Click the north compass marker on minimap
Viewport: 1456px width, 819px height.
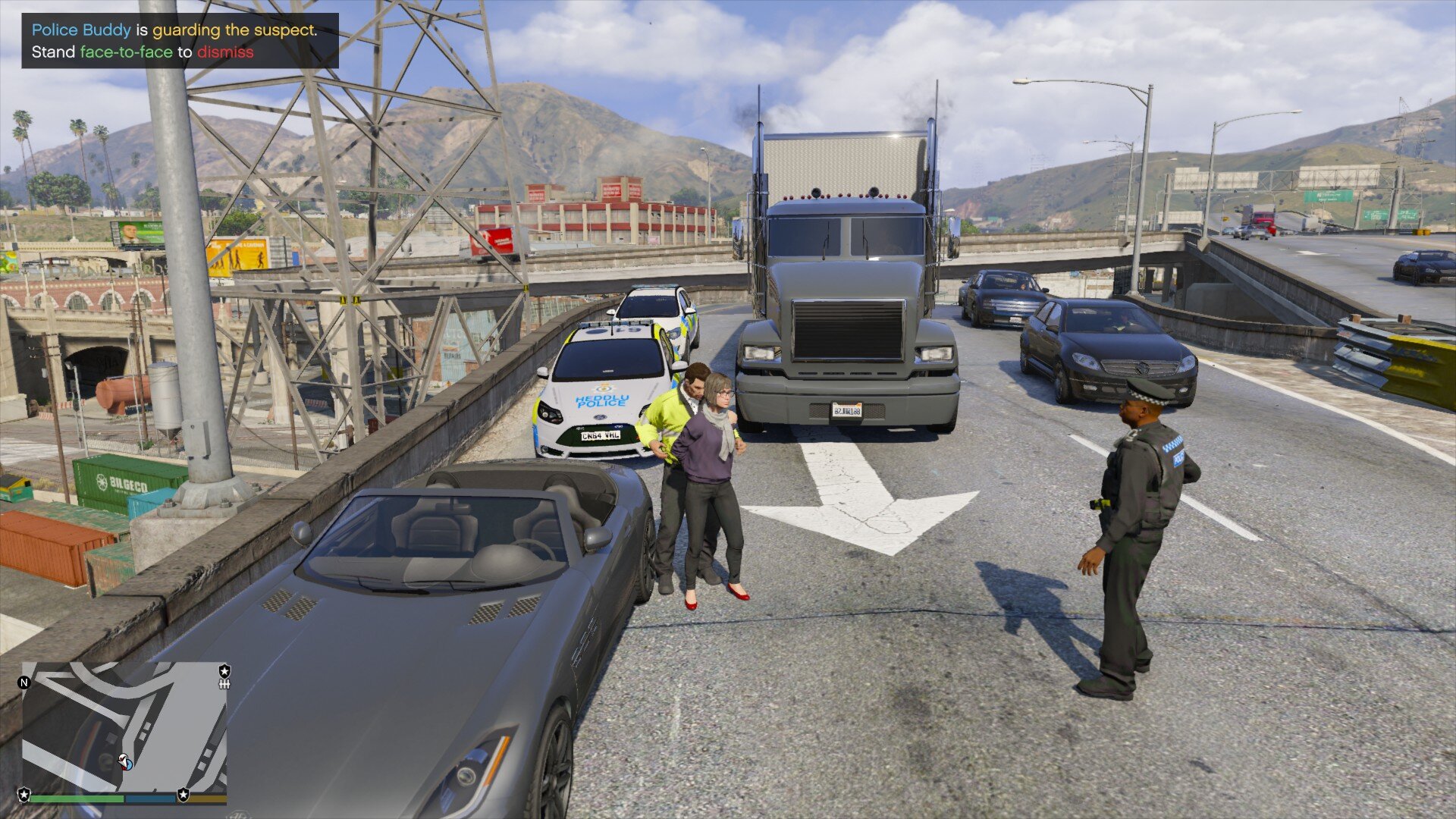[x=24, y=682]
